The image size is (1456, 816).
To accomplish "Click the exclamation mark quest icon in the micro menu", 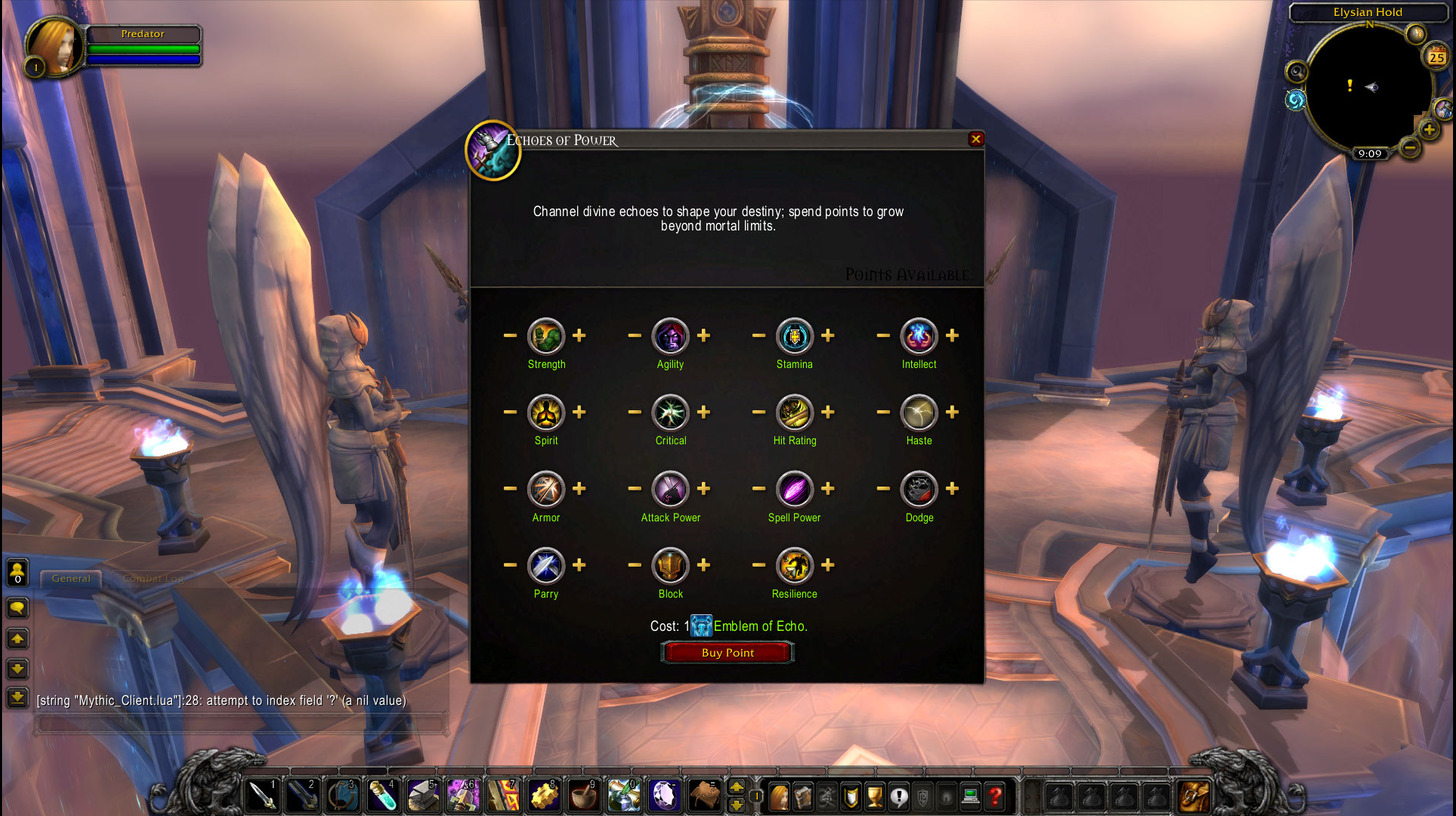I will [899, 796].
